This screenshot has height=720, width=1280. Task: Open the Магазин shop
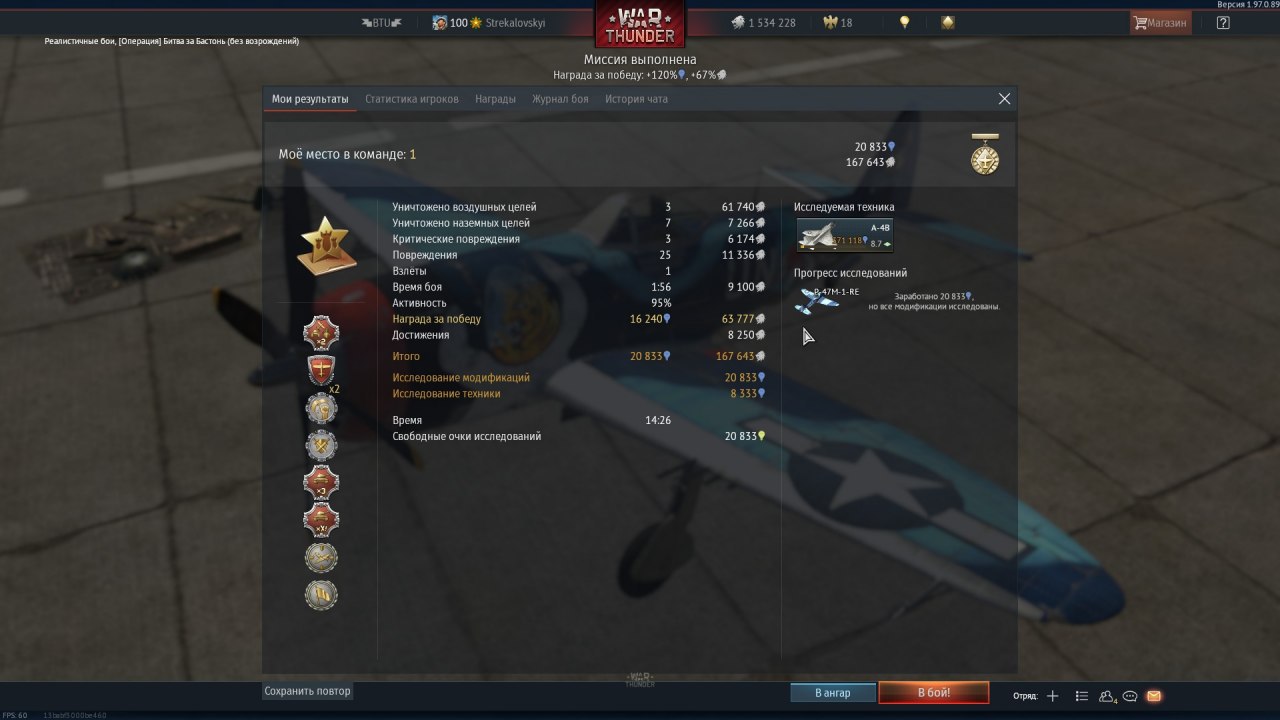click(x=1160, y=23)
